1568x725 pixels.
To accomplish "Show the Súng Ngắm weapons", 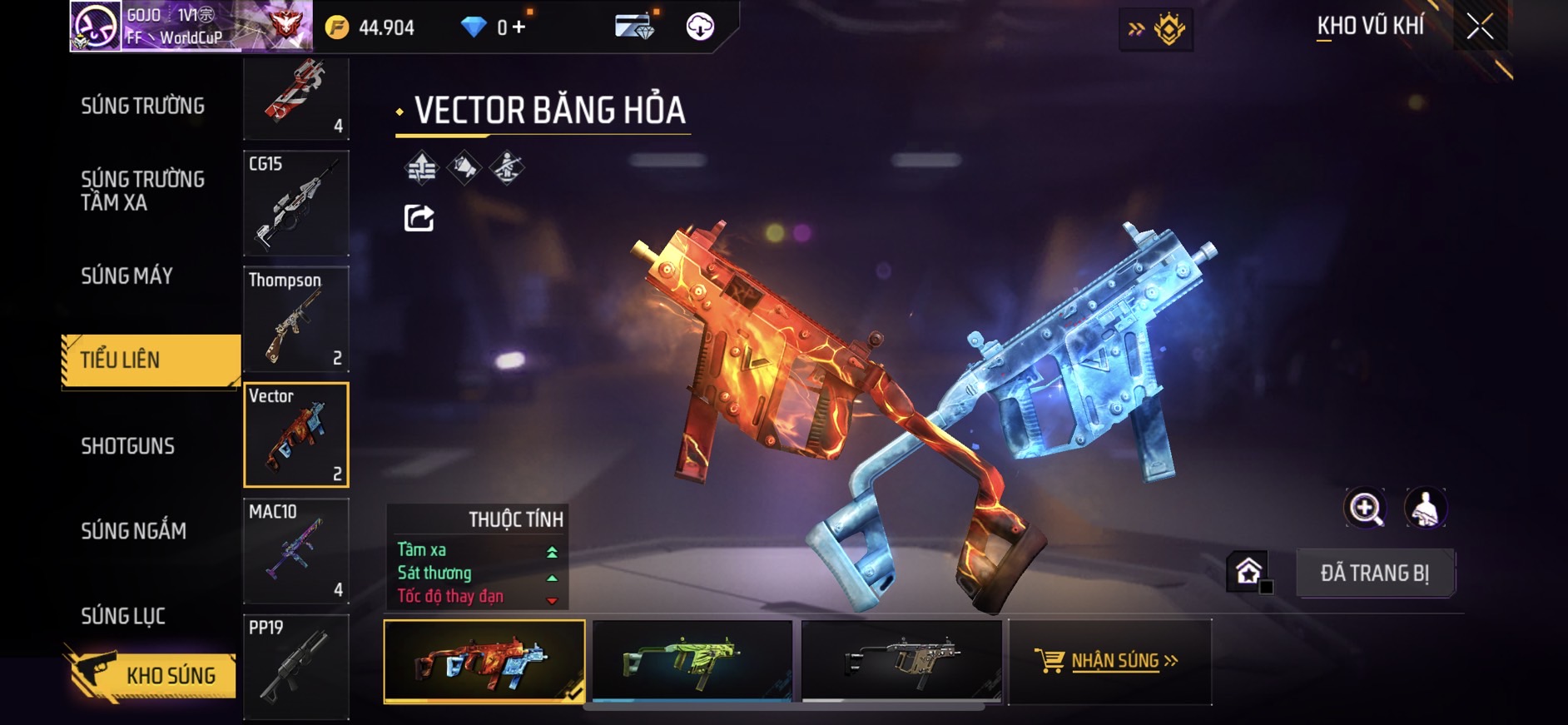I will pyautogui.click(x=133, y=530).
